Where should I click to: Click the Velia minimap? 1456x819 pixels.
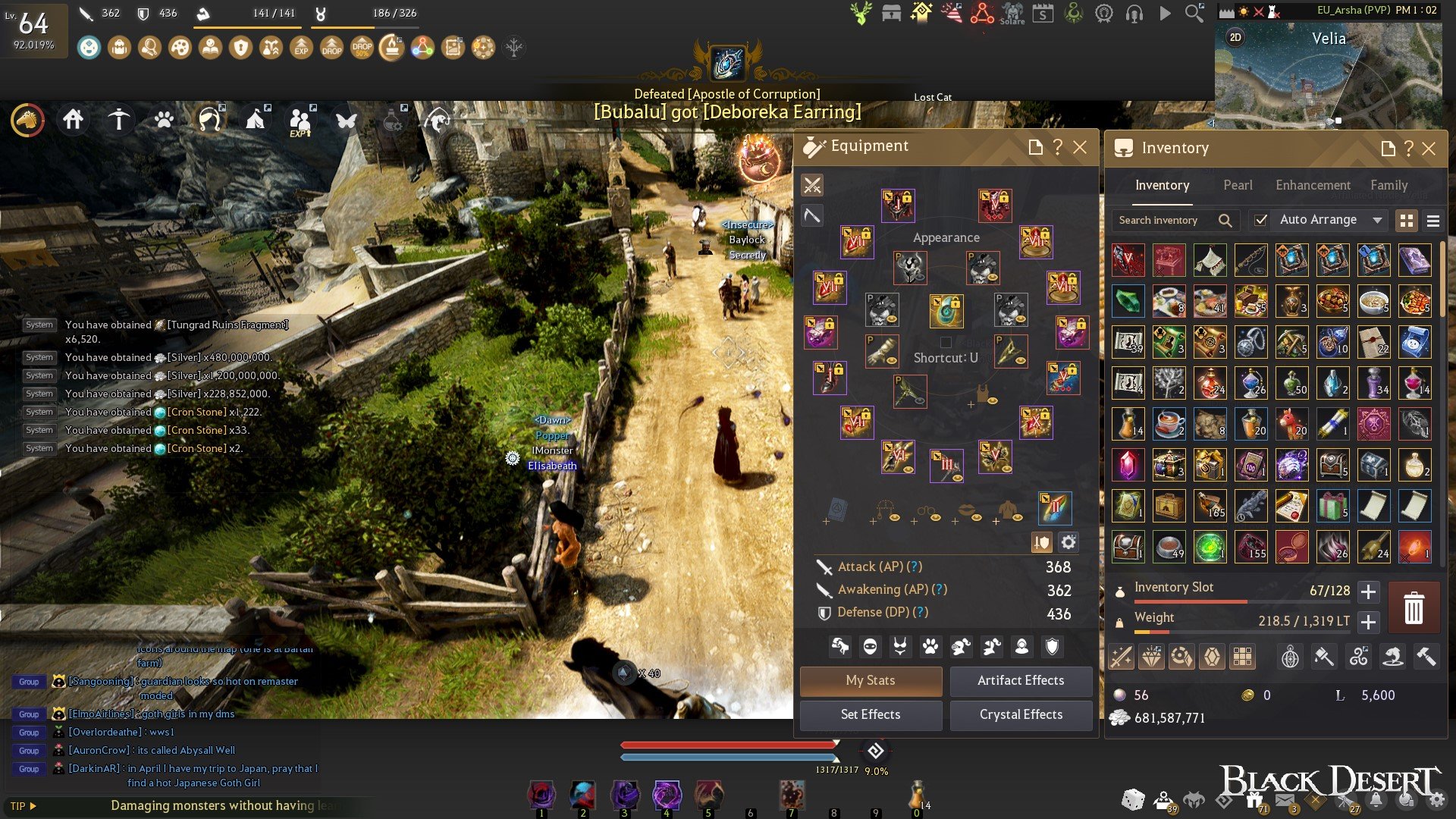1328,76
